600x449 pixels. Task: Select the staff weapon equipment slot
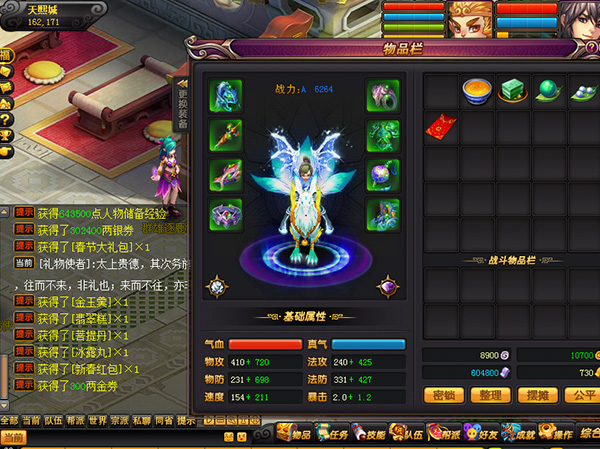(x=223, y=135)
